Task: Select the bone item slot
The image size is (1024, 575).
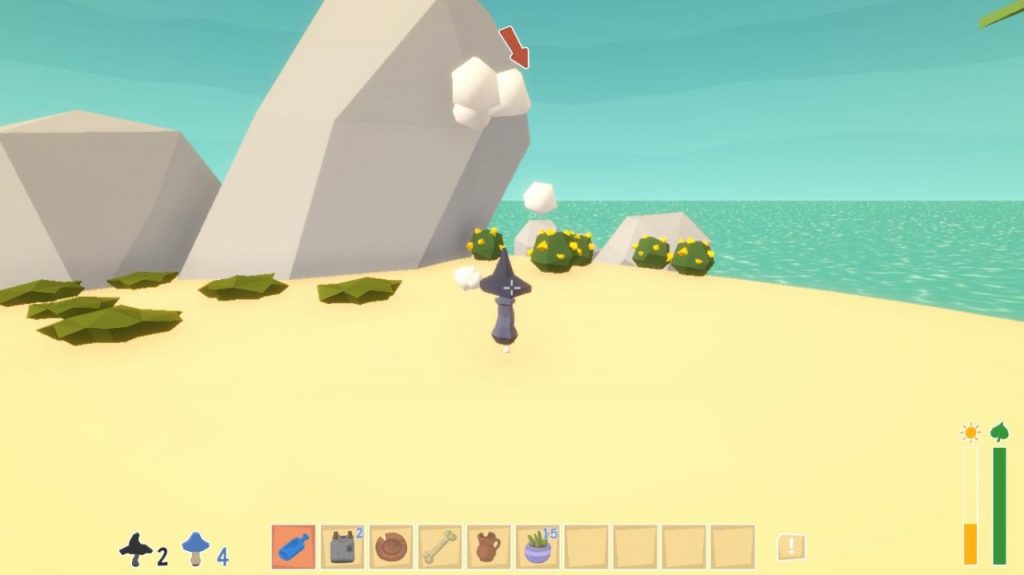Action: click(440, 547)
